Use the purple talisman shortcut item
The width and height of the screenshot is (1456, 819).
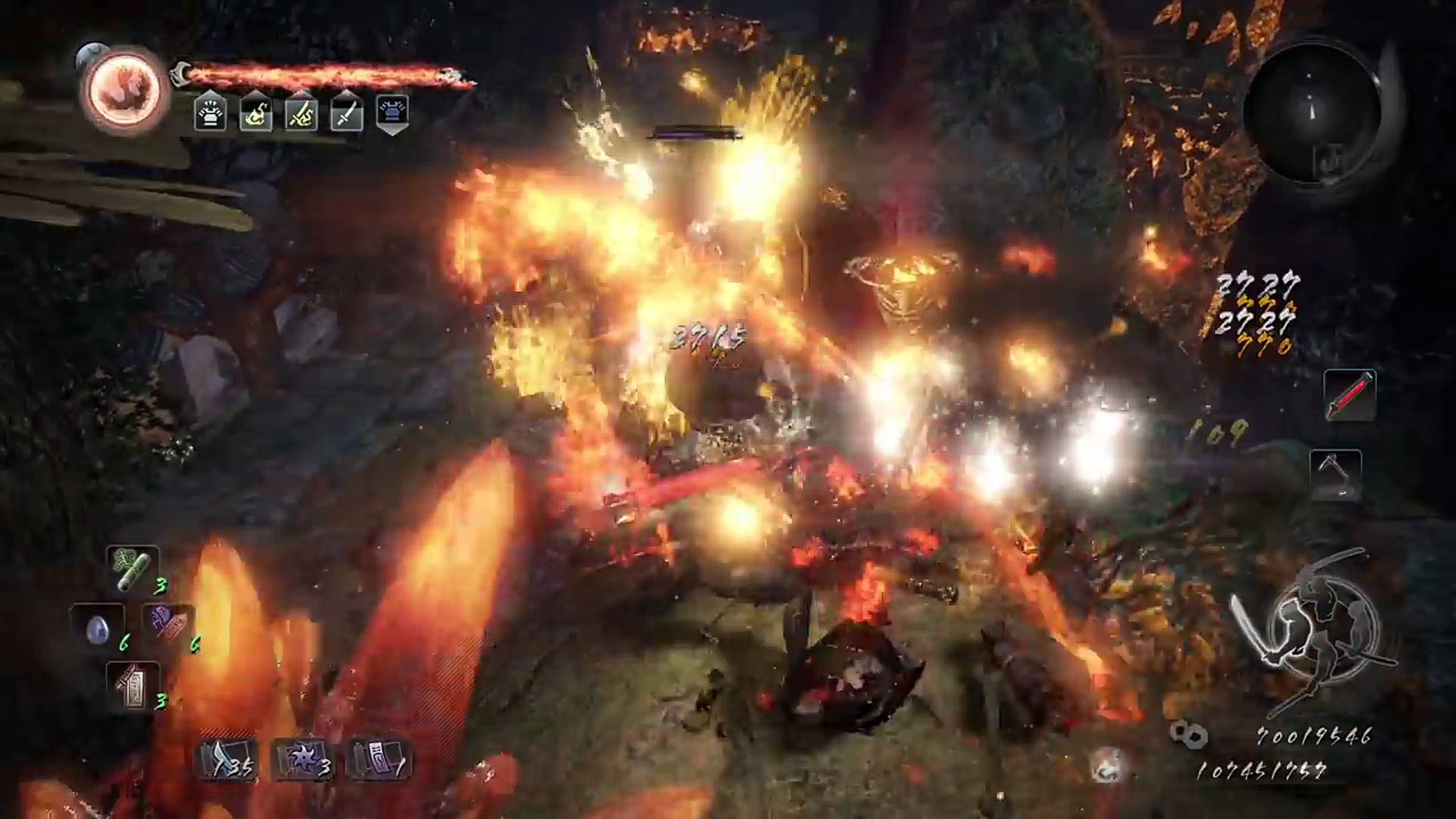[168, 626]
